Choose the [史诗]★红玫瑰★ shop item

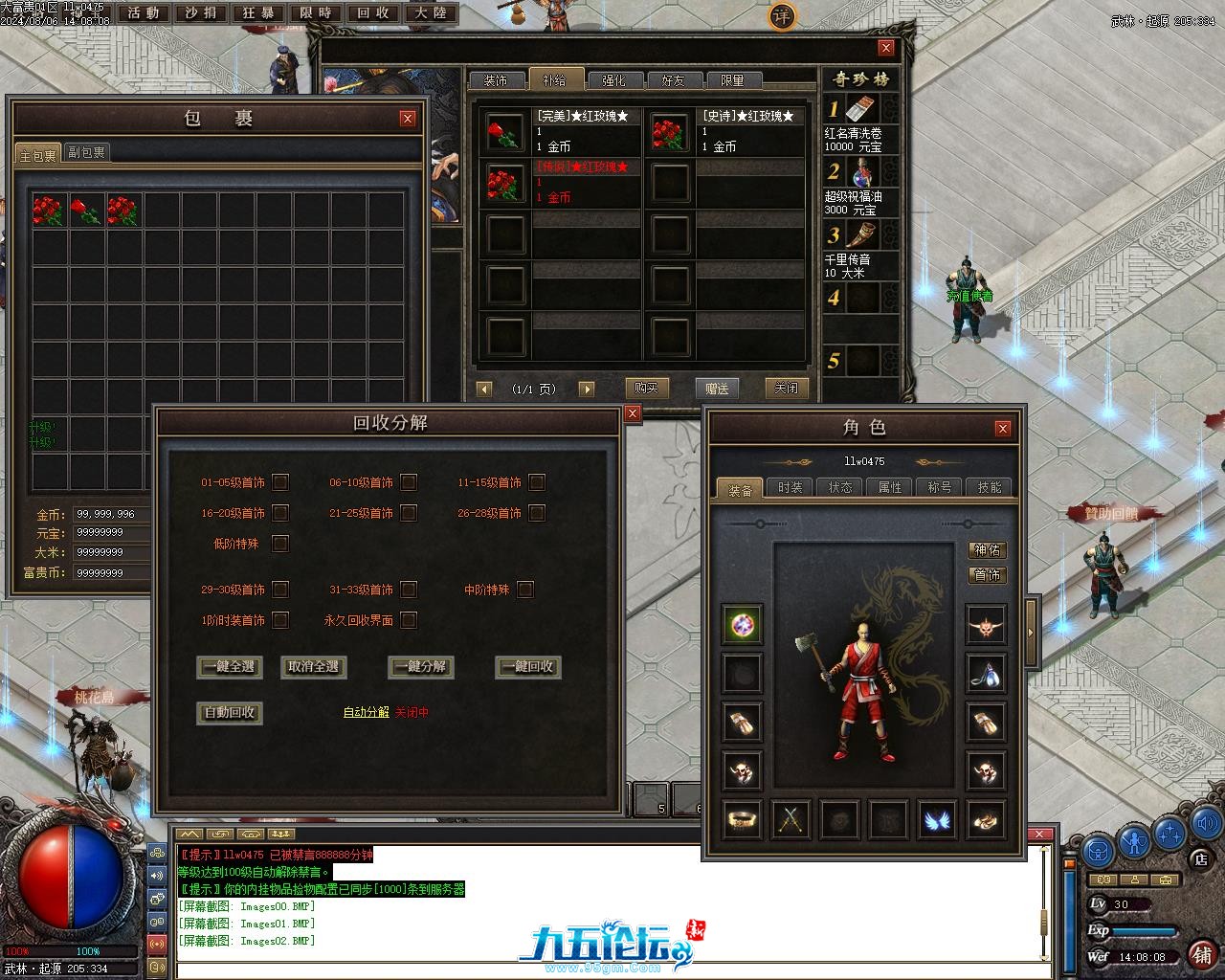(x=724, y=132)
